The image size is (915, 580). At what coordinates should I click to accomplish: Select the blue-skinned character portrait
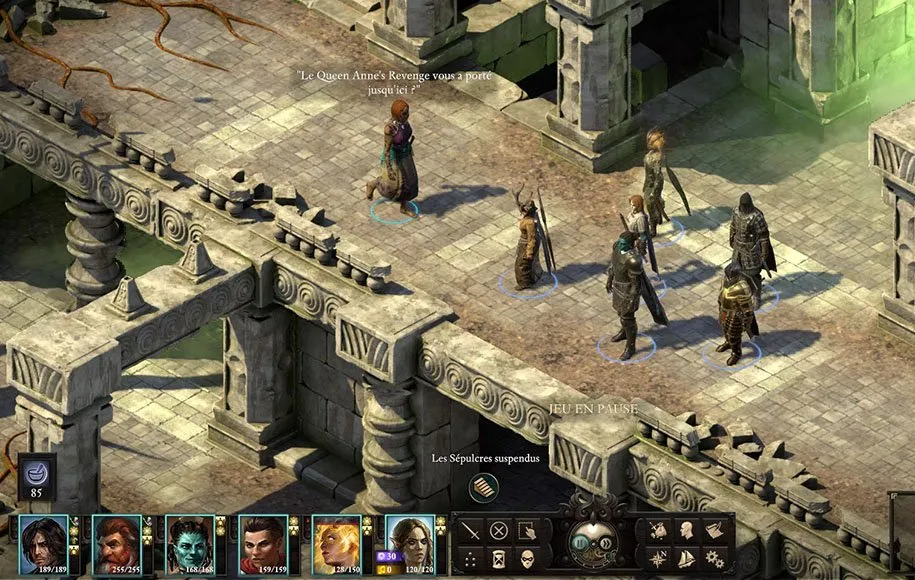click(190, 543)
